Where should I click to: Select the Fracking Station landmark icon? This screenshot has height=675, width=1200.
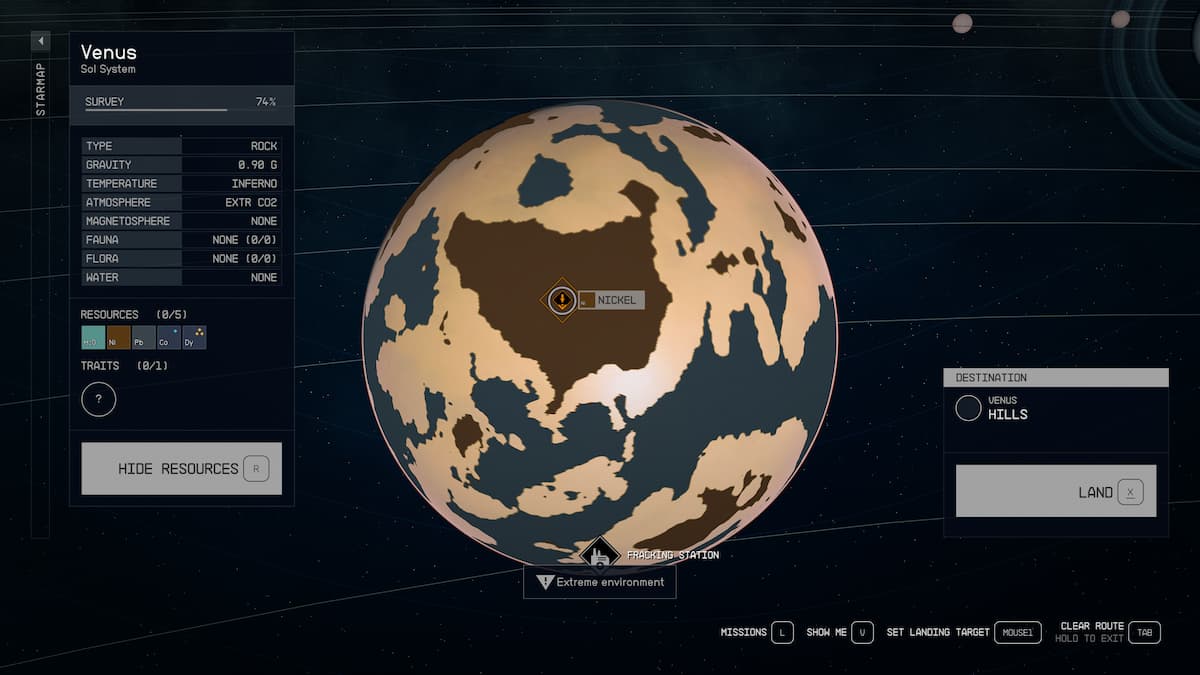point(600,555)
